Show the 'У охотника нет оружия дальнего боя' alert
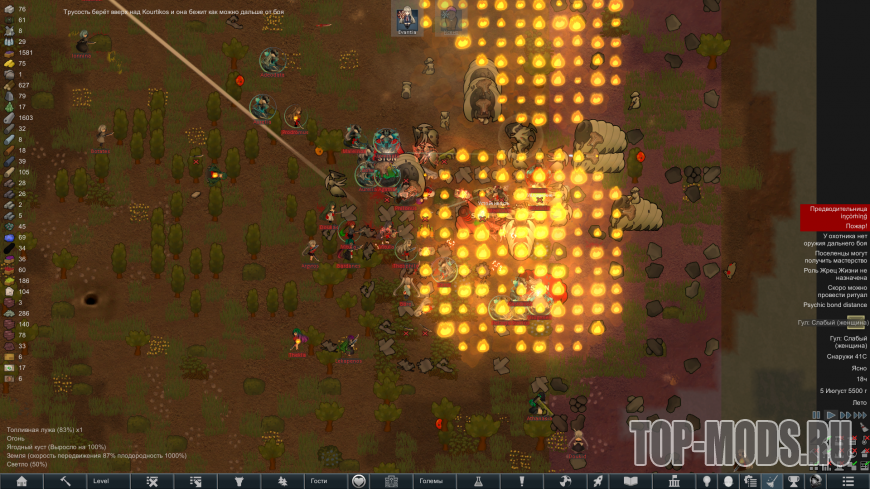 coord(835,241)
